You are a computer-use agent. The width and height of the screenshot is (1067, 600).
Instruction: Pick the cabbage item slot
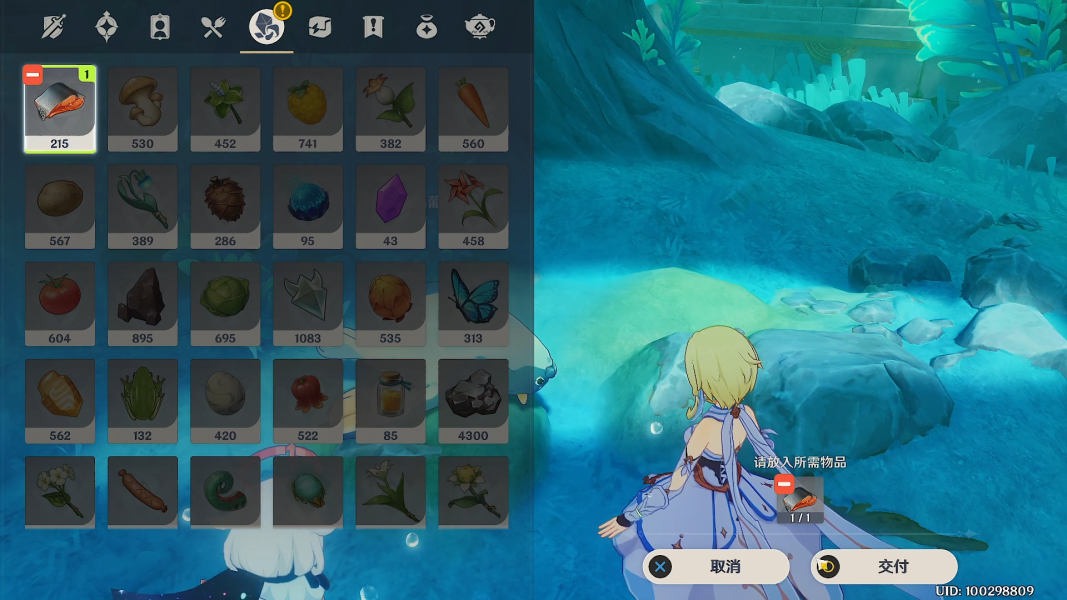[225, 303]
